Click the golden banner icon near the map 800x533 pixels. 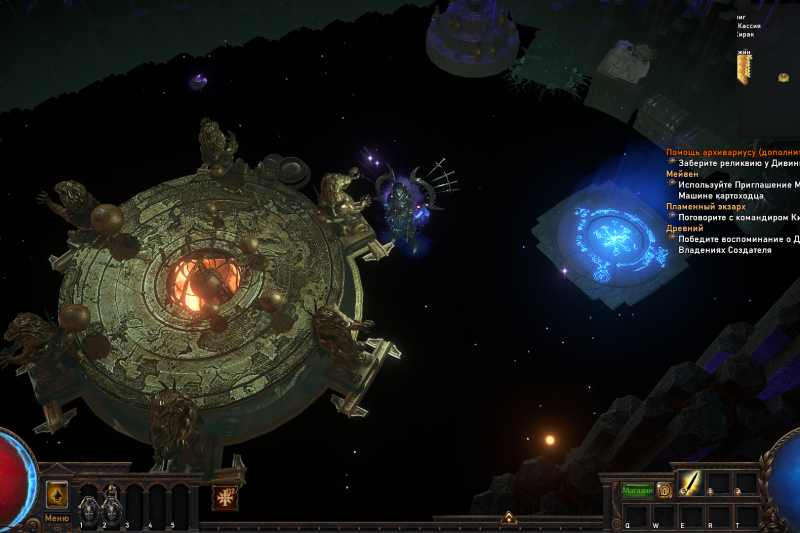[x=744, y=68]
